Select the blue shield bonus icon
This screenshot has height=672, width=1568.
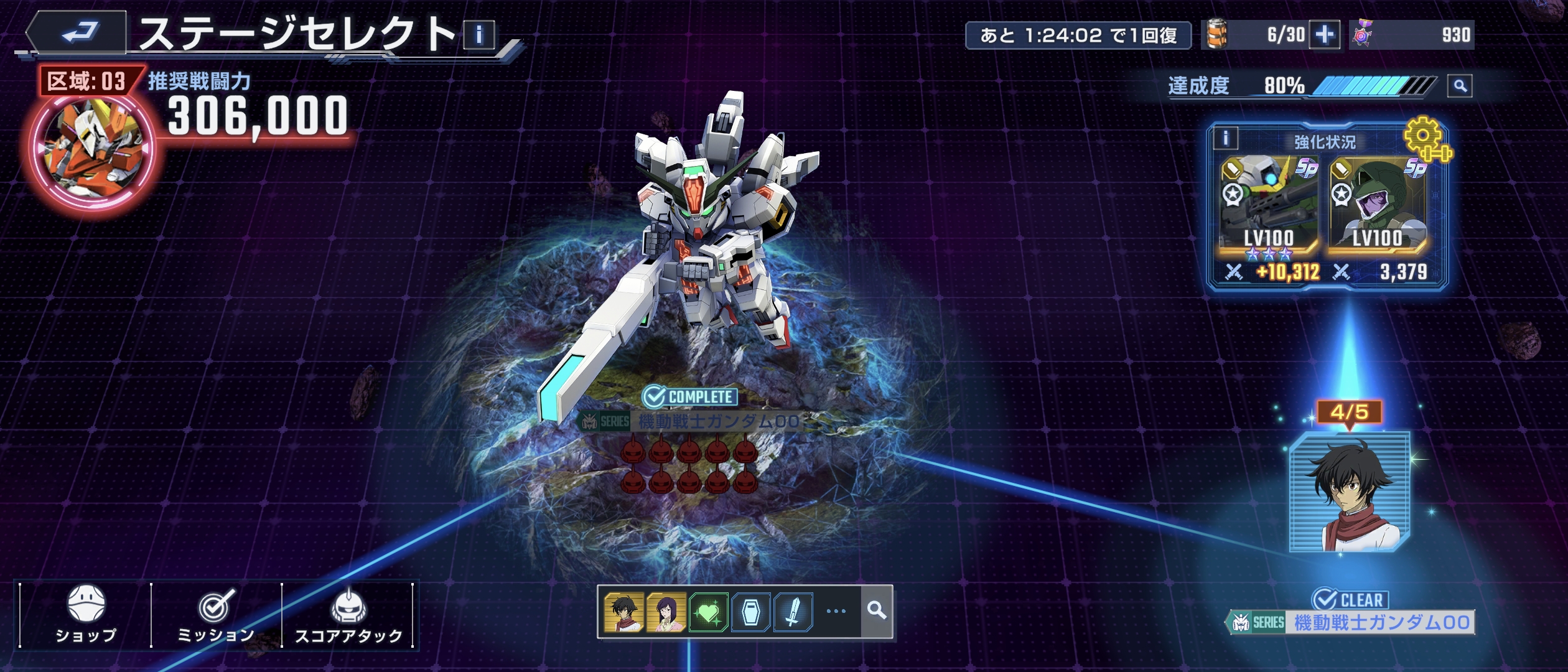[751, 612]
